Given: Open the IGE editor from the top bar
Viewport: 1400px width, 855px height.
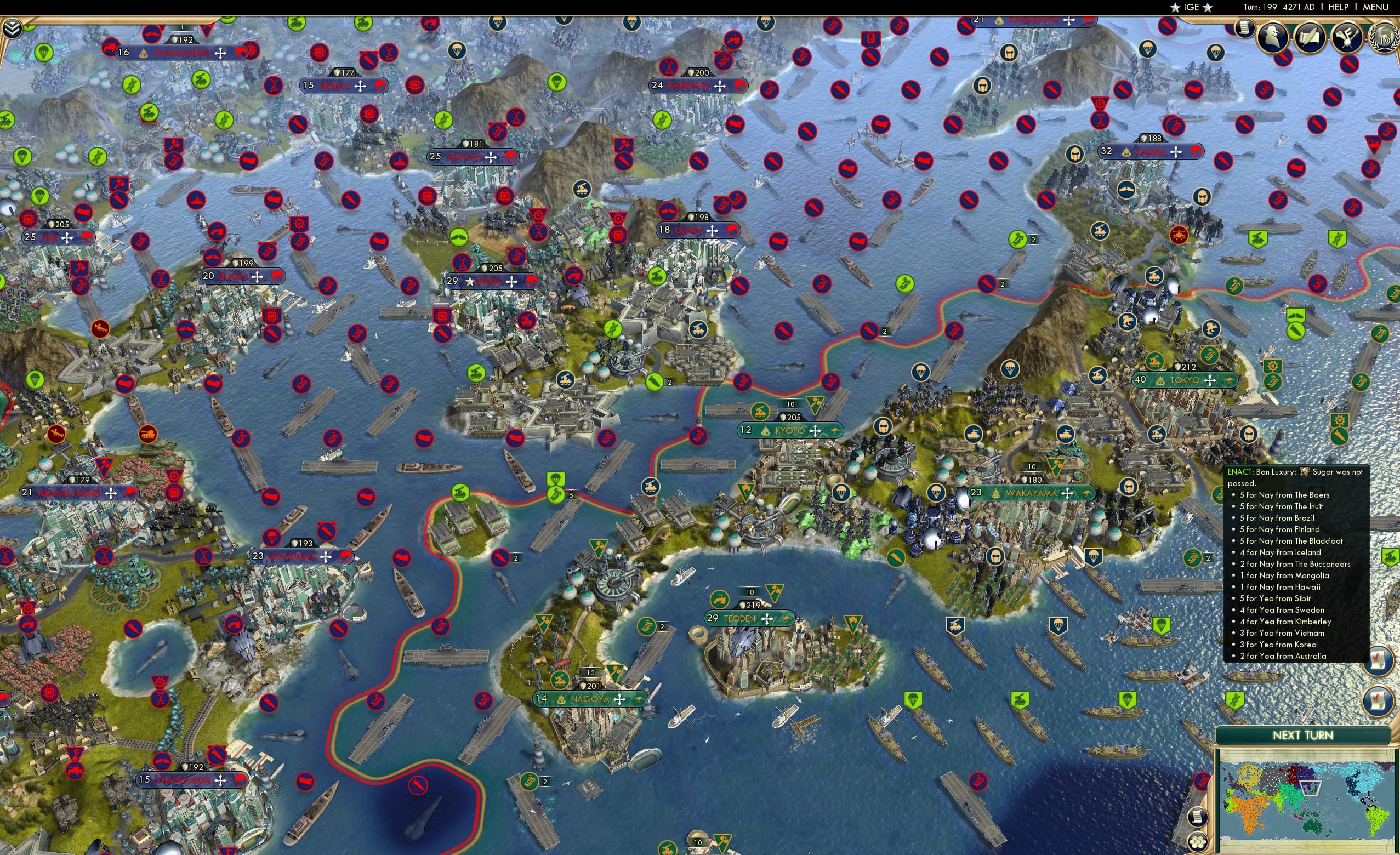Looking at the screenshot, I should (x=1191, y=7).
